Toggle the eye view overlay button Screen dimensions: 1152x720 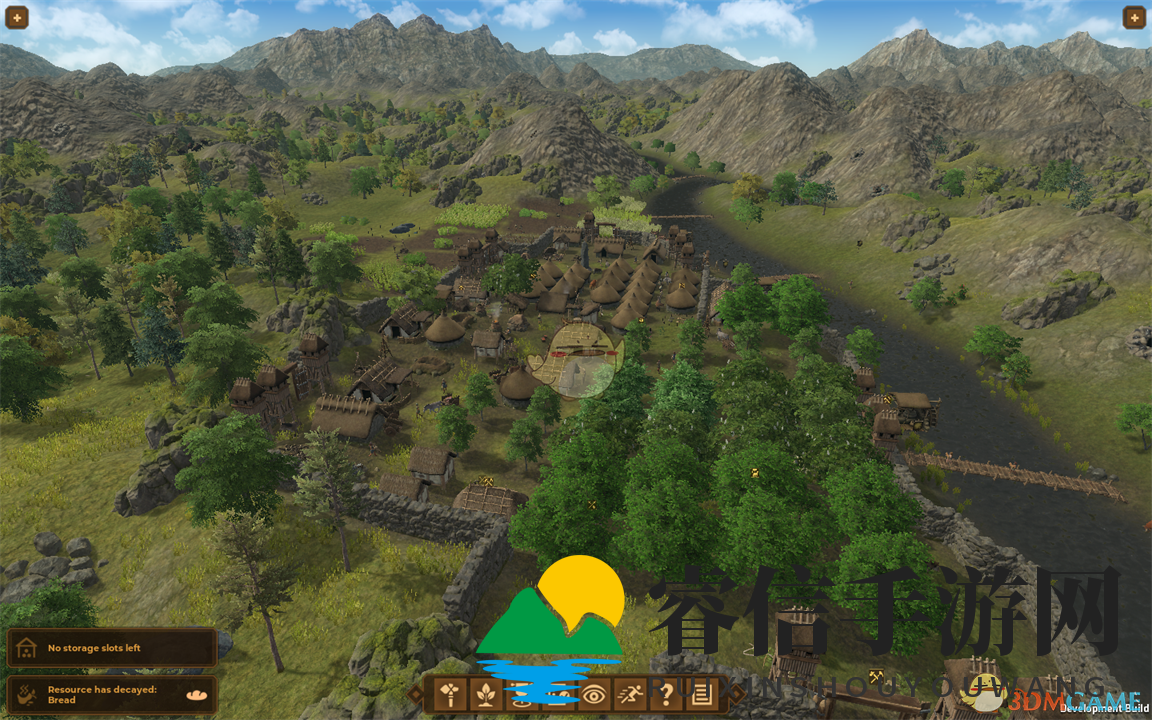pyautogui.click(x=594, y=693)
